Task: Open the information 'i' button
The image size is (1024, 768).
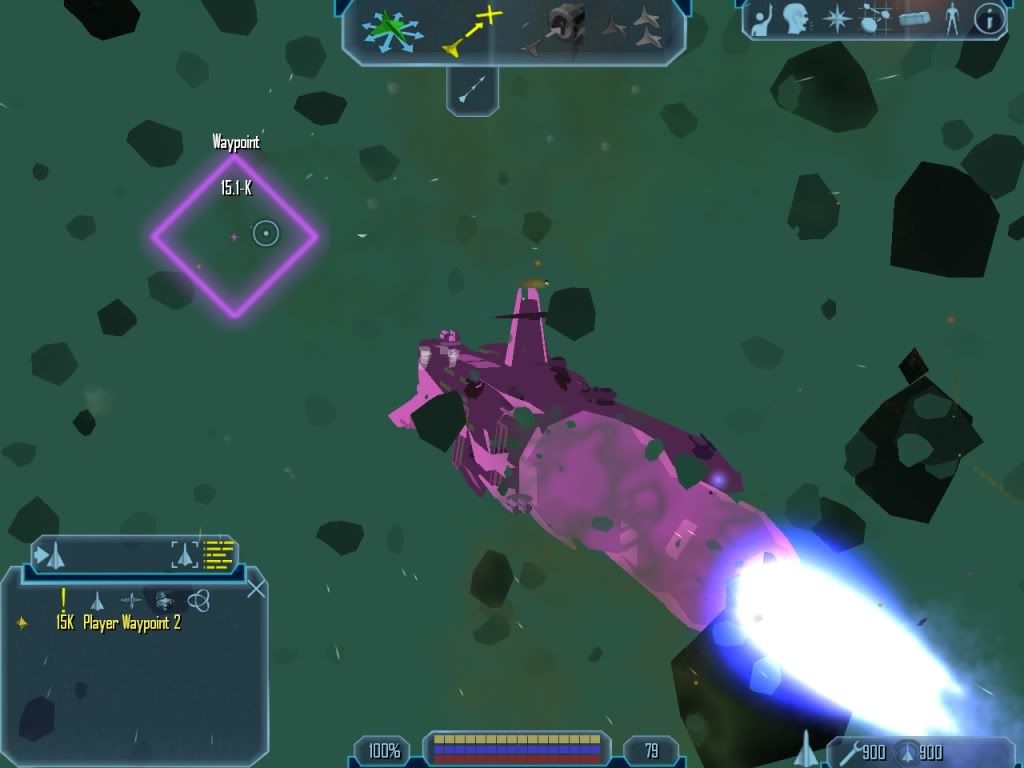Action: coord(989,19)
